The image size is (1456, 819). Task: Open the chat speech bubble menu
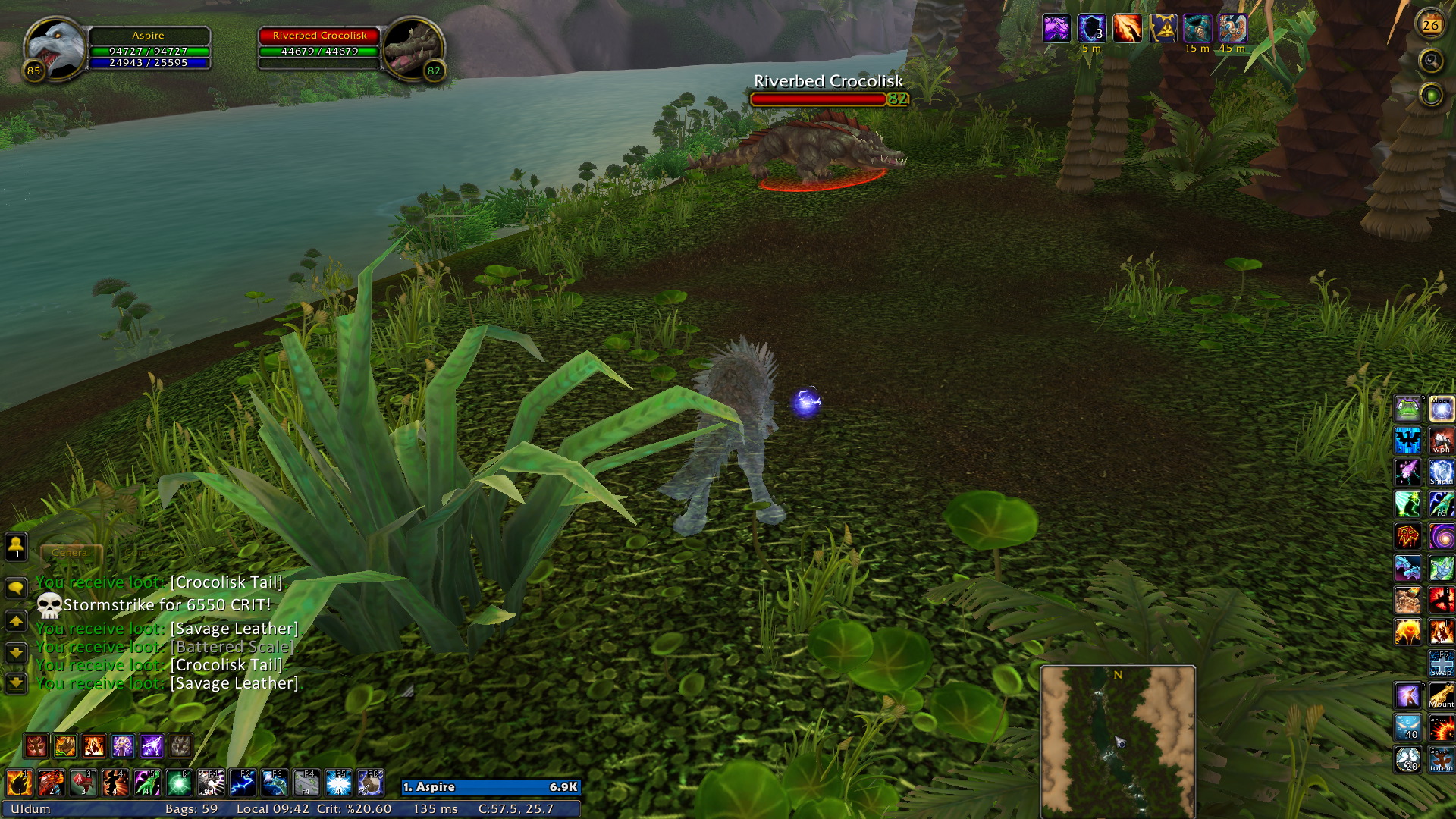16,588
